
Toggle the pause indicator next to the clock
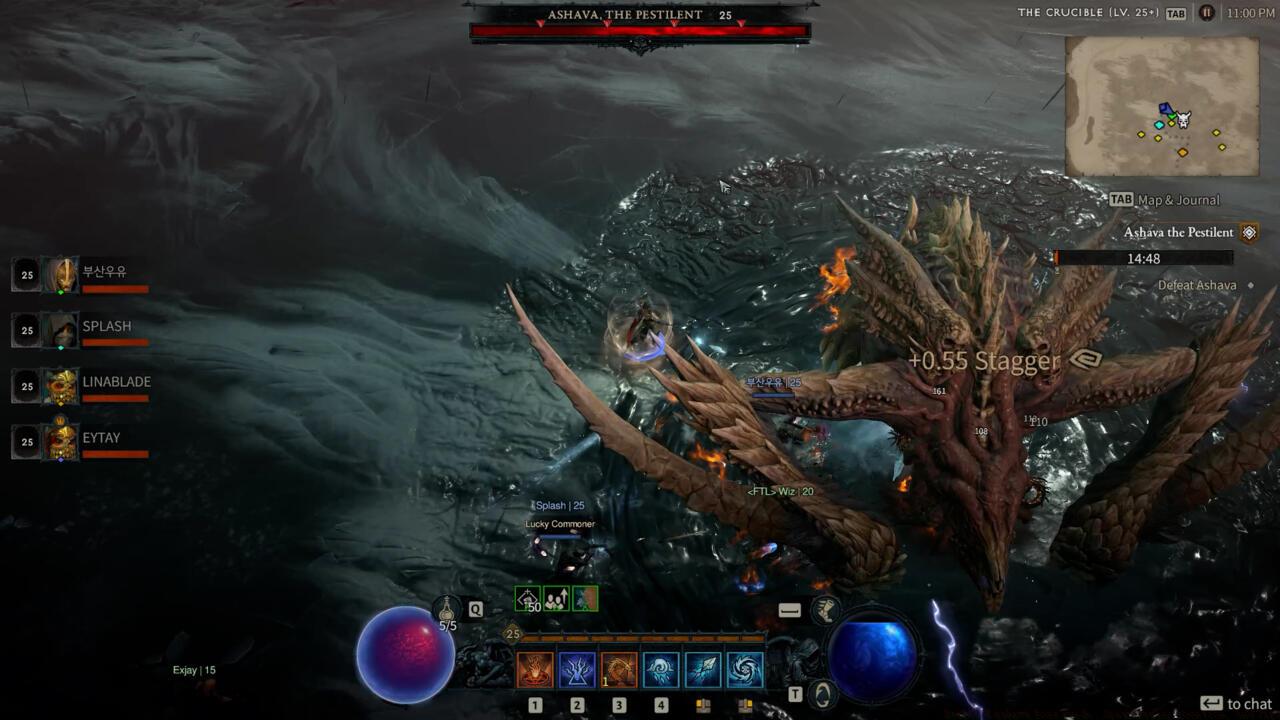[1209, 12]
